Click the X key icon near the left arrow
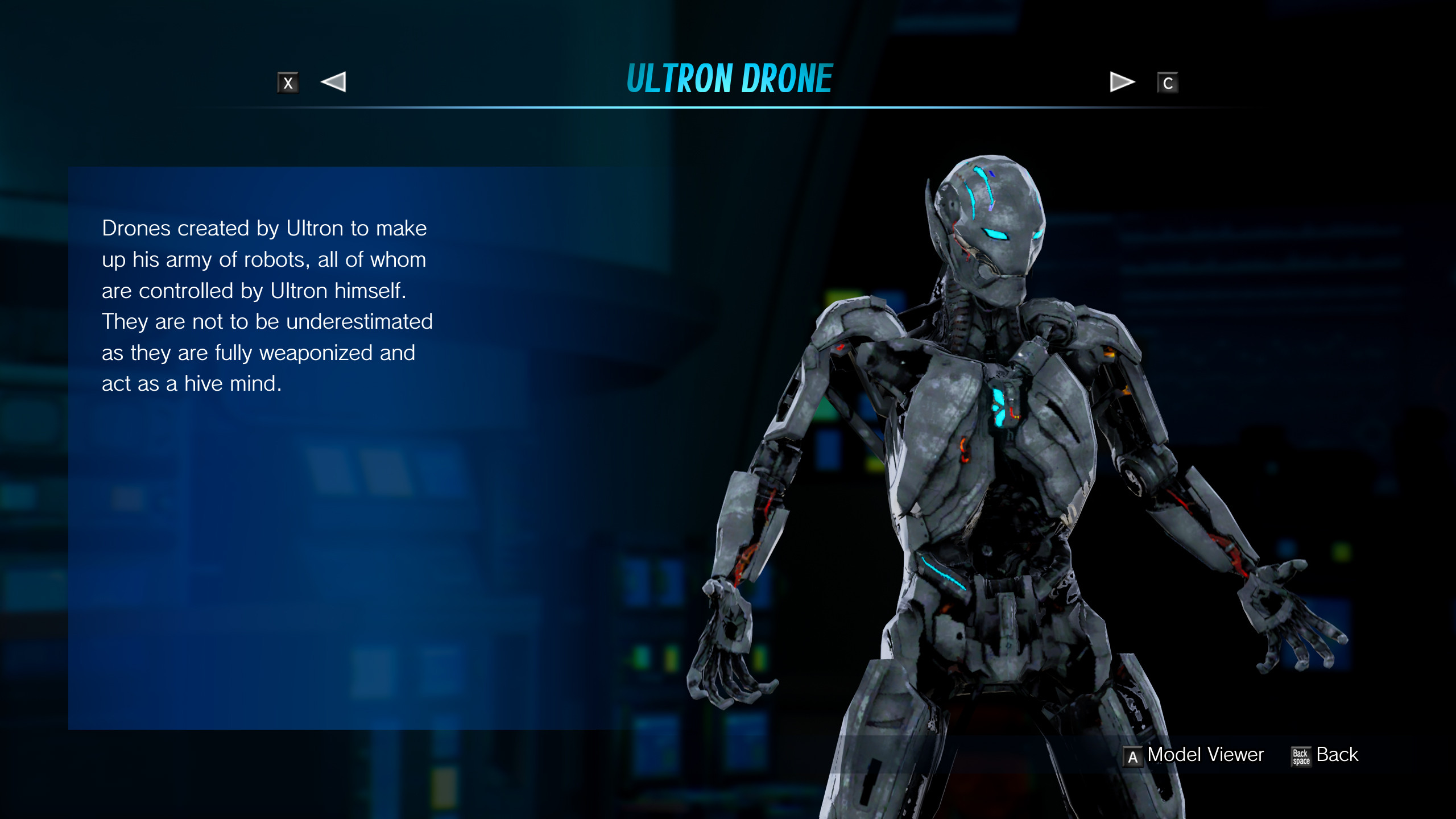1456x819 pixels. tap(288, 82)
